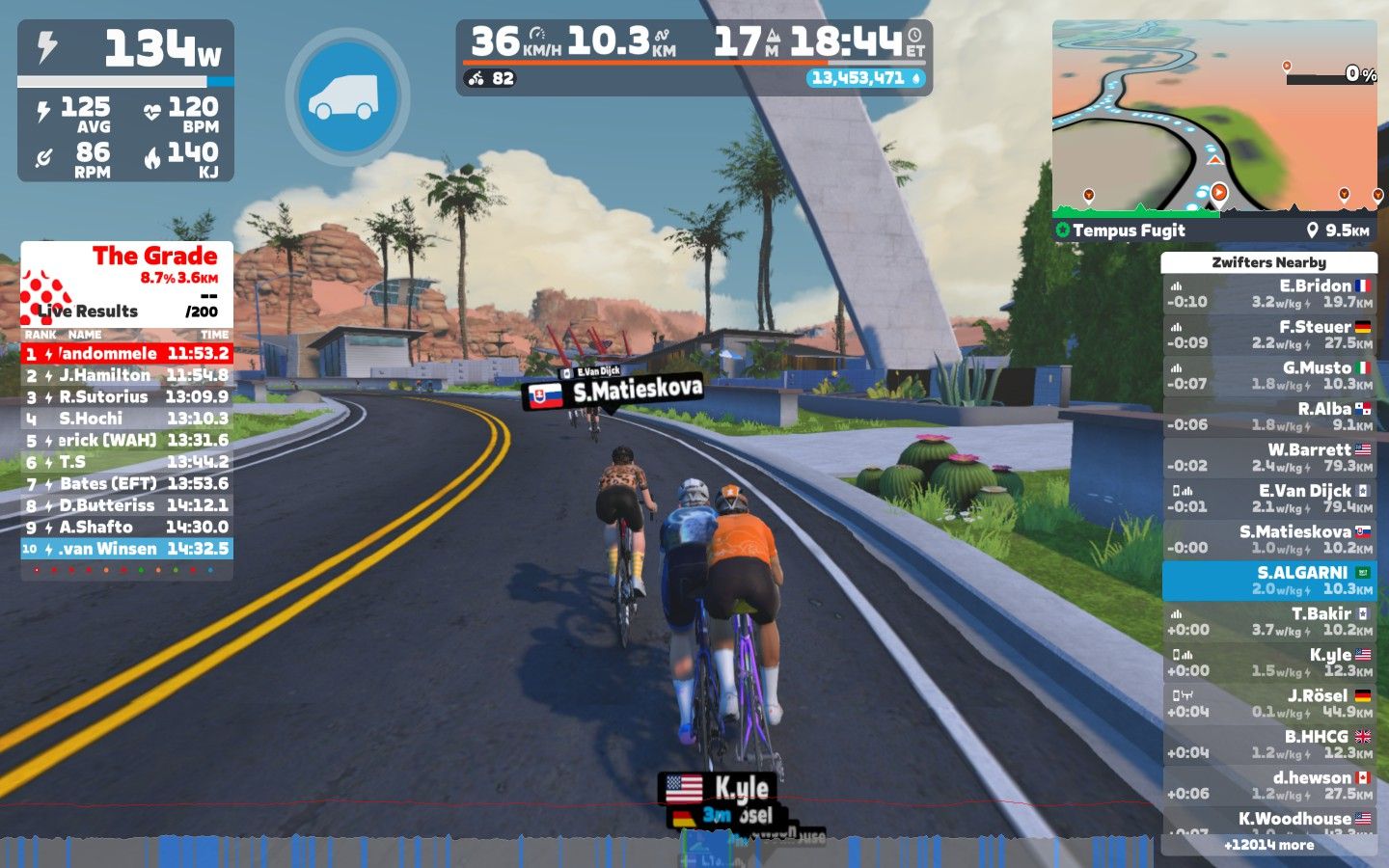Expand the +12014 more riders link

pyautogui.click(x=1268, y=846)
